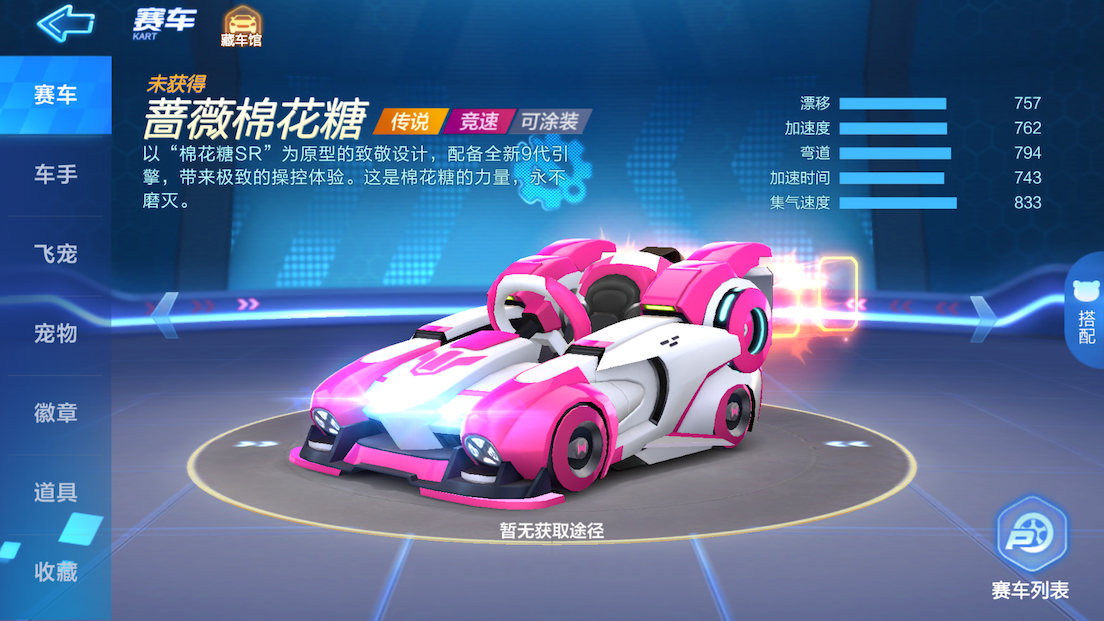This screenshot has width=1104, height=621.
Task: Switch to the 车手 driver tab
Action: [55, 175]
